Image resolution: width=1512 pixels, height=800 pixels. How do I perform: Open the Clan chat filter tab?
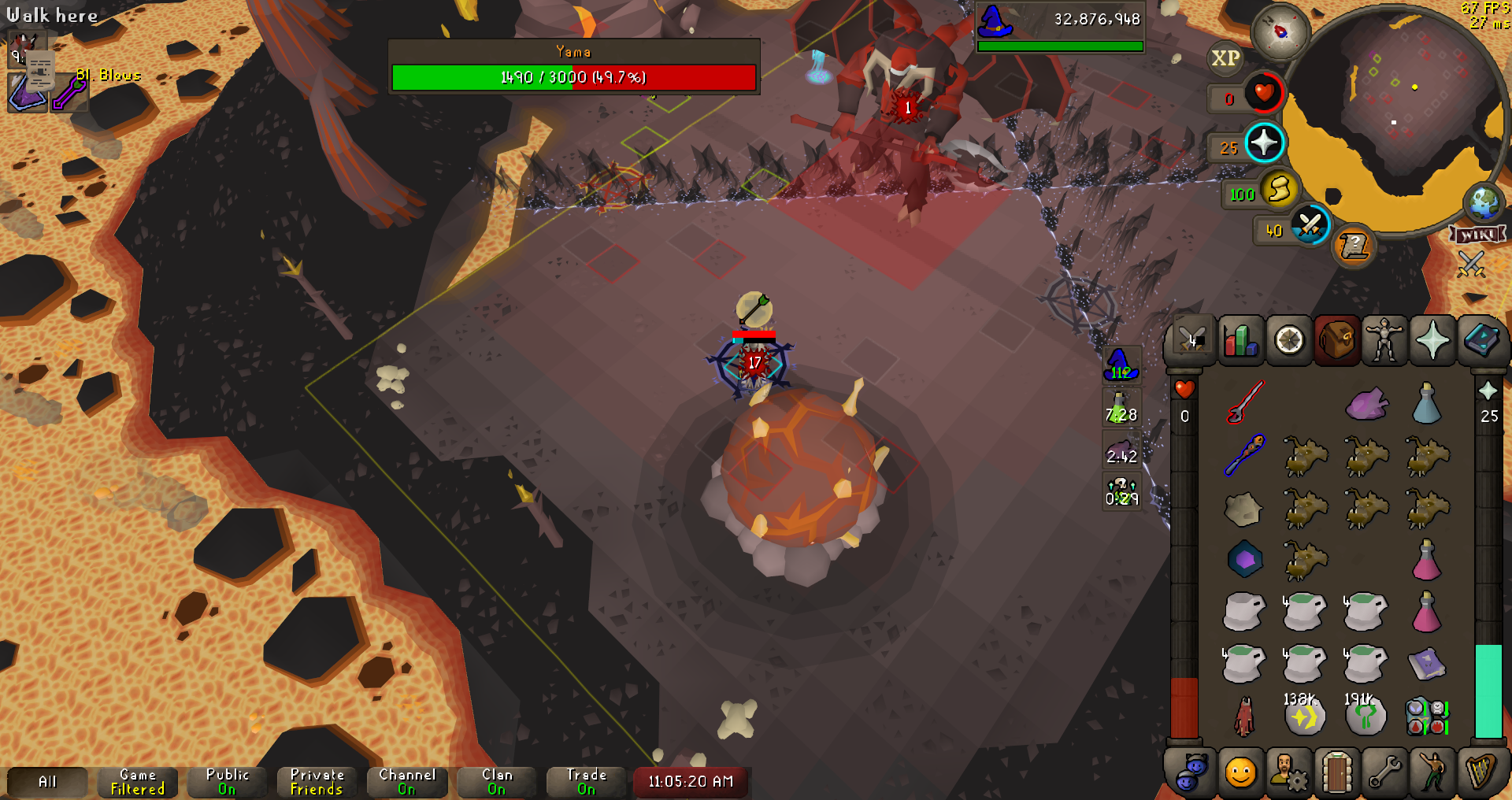point(497,782)
